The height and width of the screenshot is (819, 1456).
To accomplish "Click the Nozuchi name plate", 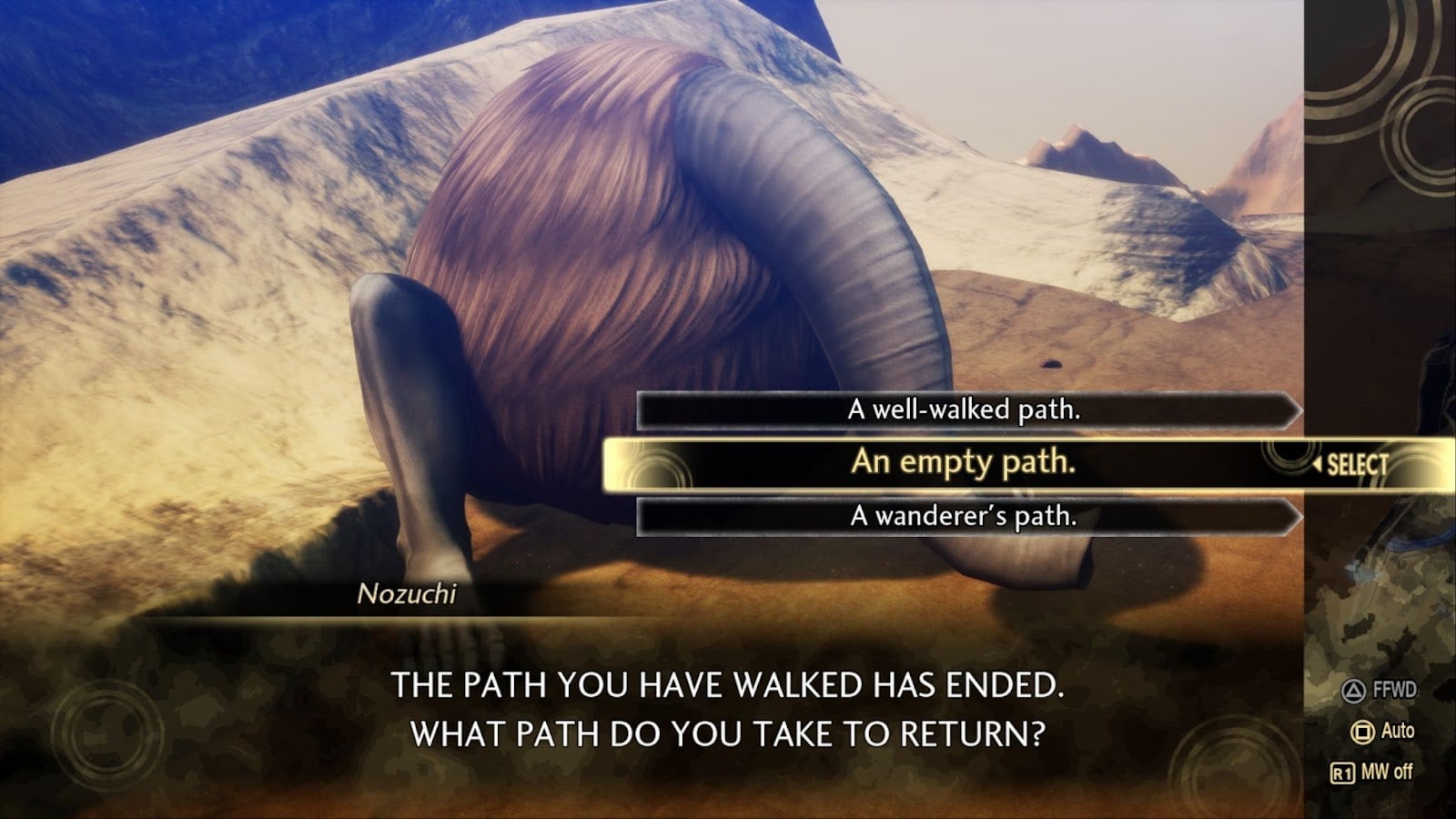I will (409, 592).
